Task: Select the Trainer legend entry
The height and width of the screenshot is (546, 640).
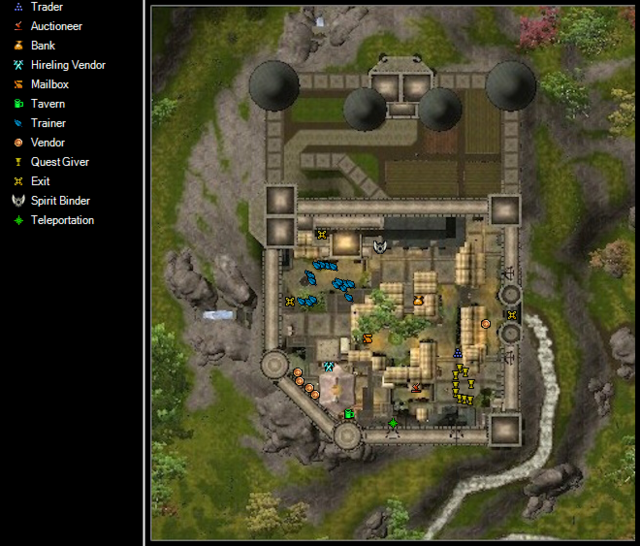Action: tap(48, 123)
